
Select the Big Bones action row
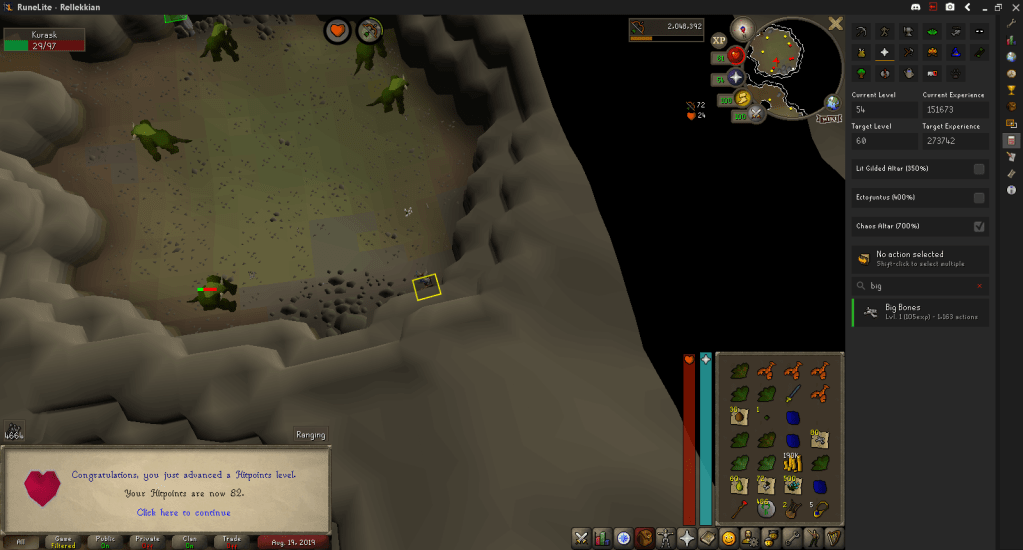tap(920, 312)
